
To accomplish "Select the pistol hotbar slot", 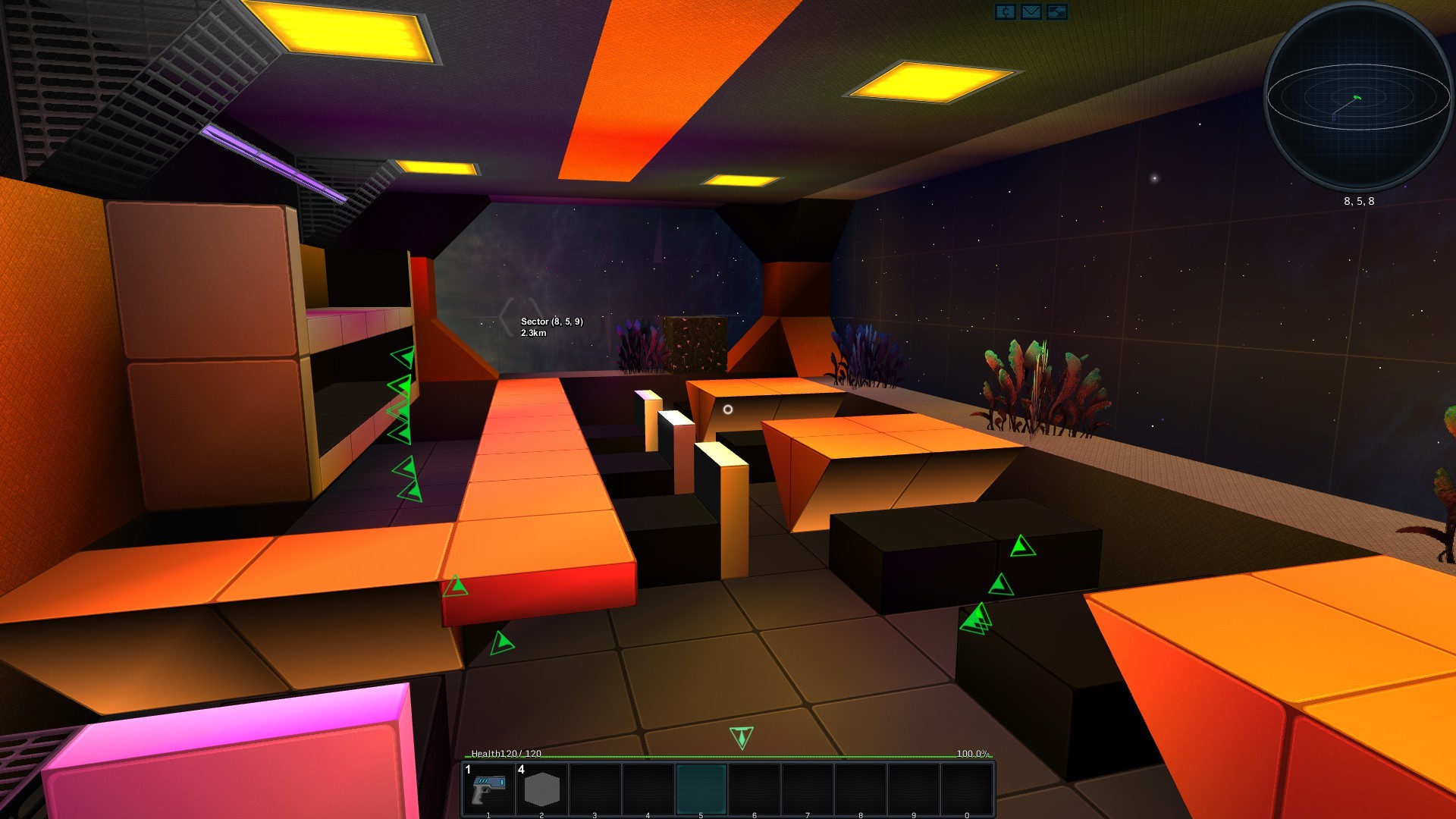I will point(489,789).
